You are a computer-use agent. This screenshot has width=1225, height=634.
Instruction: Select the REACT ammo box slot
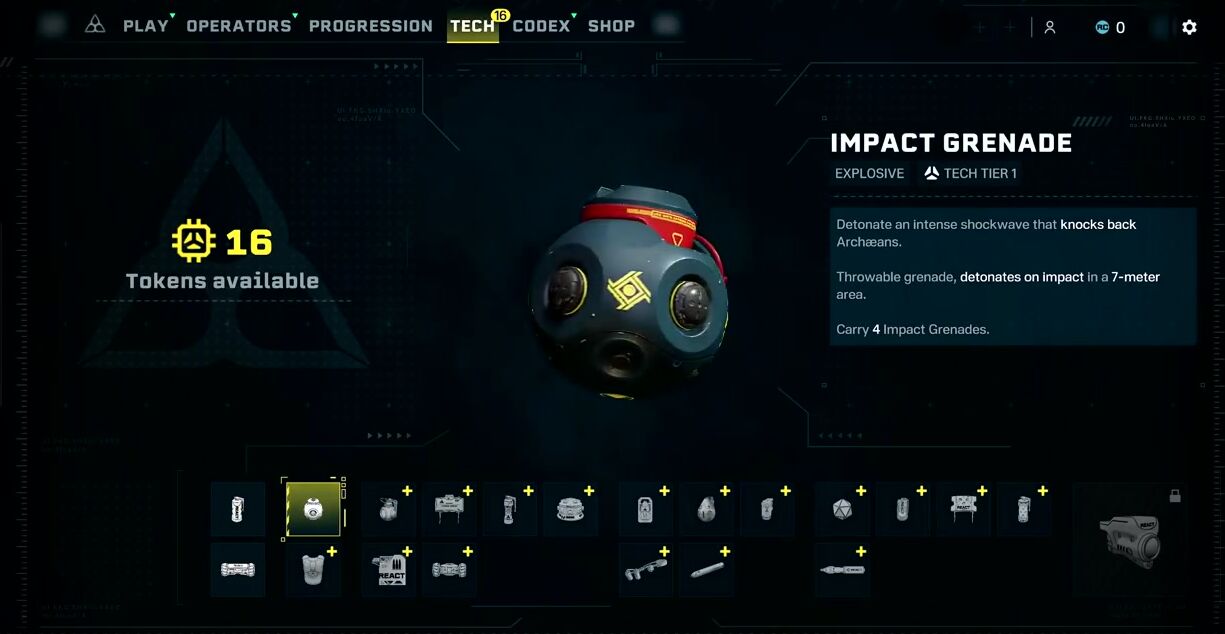tap(389, 570)
